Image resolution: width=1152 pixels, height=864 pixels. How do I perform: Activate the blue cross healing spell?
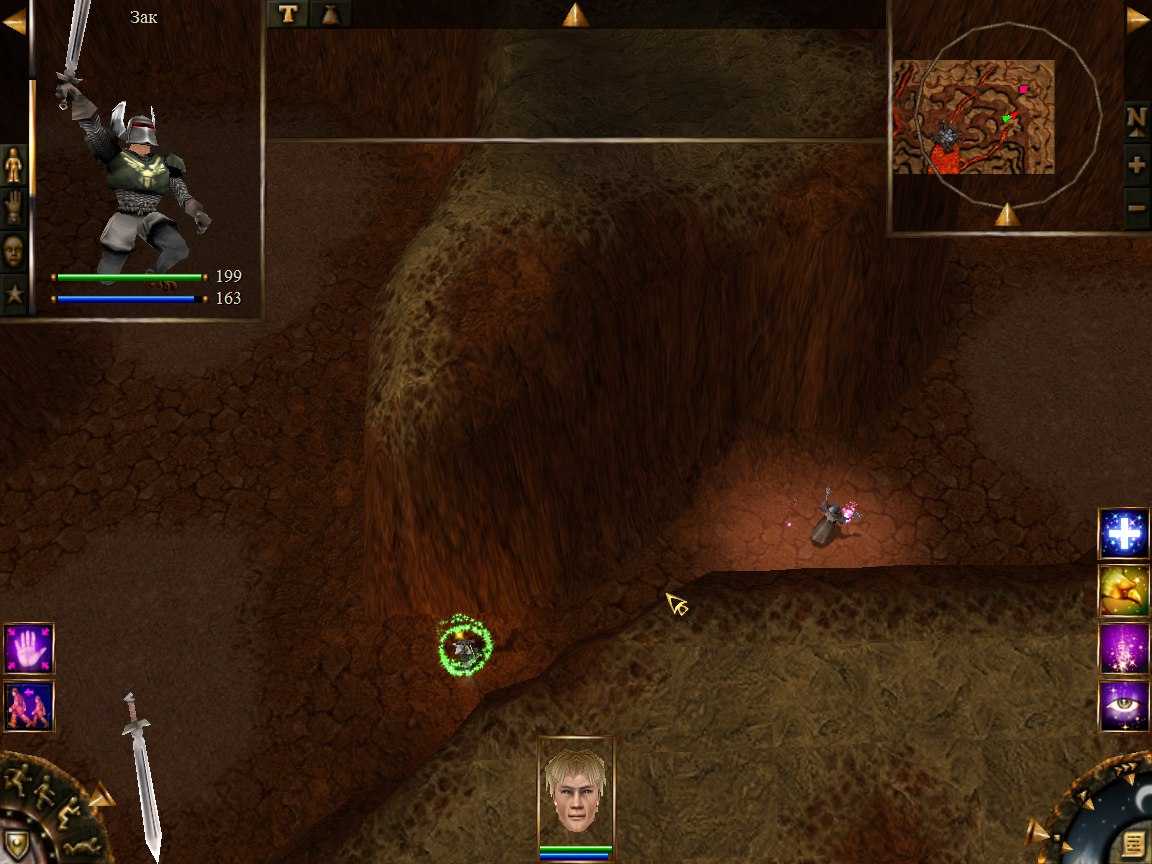1124,534
